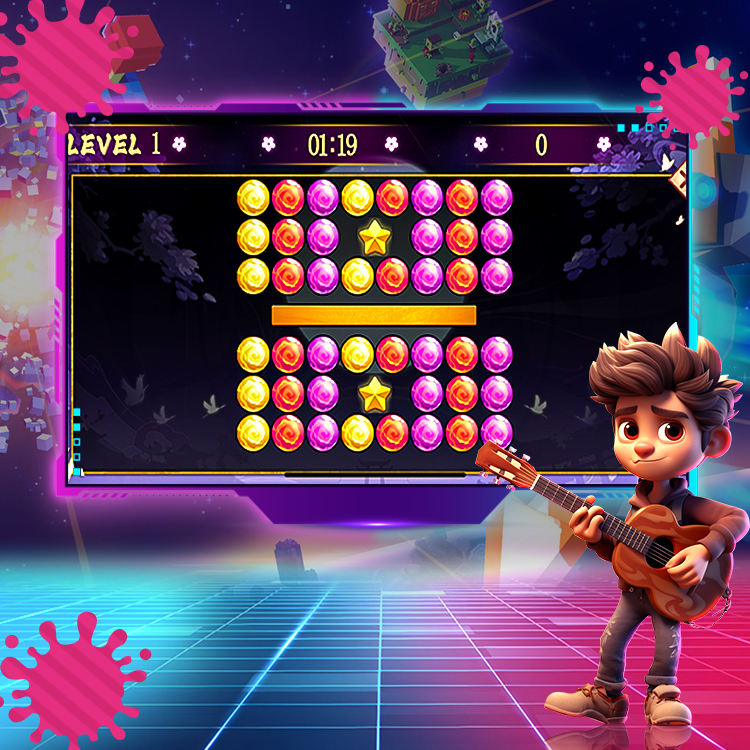
Task: Select the gold star in the upper board
Action: click(374, 237)
